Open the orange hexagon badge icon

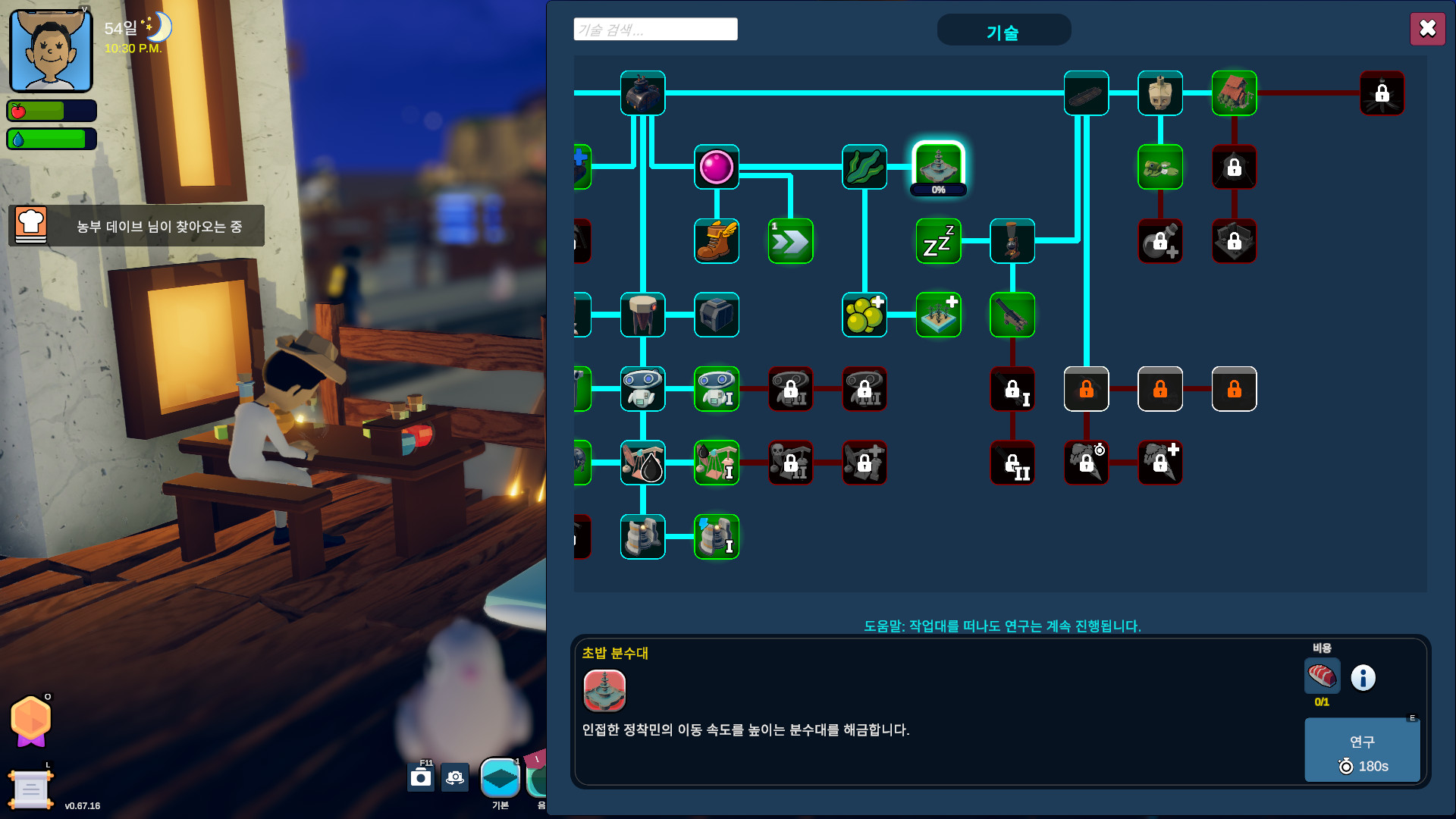[31, 719]
